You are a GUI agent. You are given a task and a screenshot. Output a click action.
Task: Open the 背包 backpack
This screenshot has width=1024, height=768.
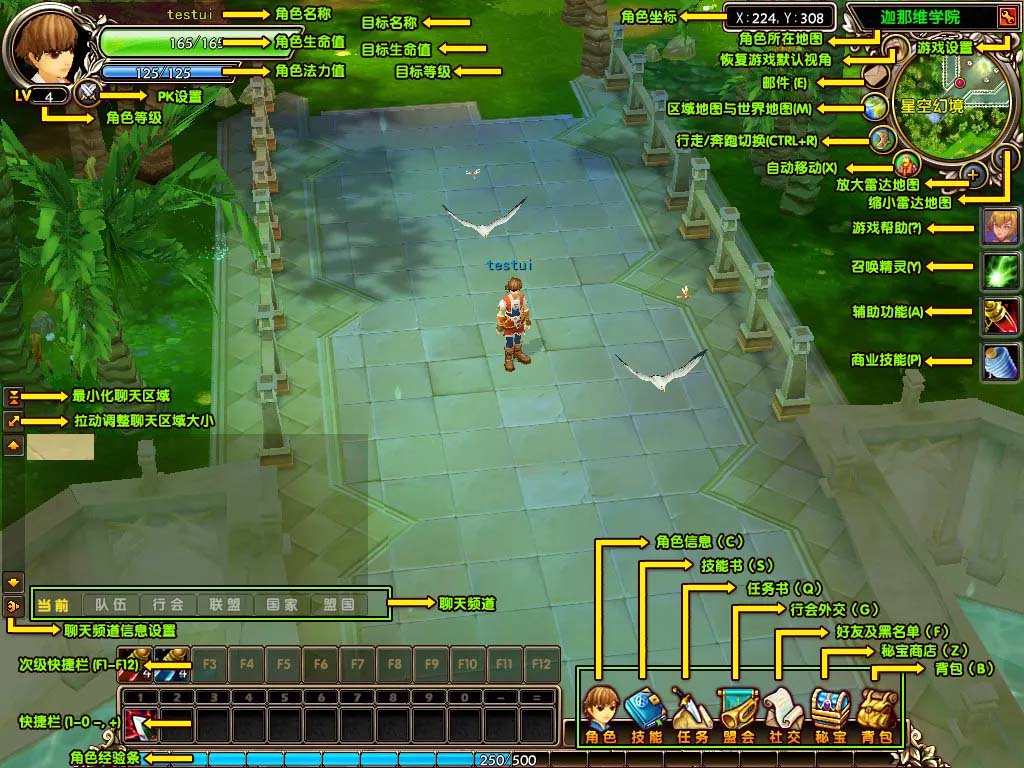click(877, 714)
